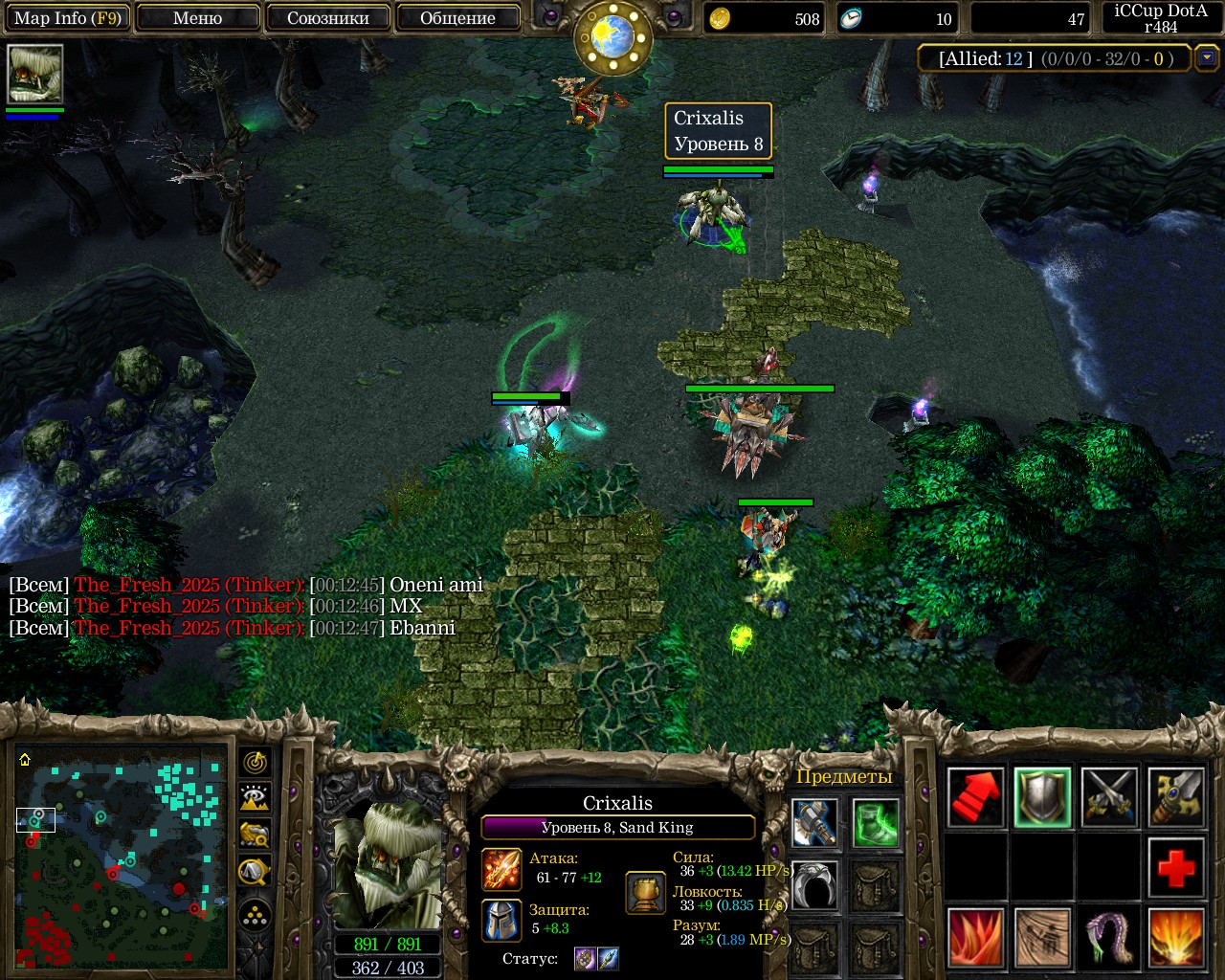Collapse the Allied scoreboard arrow button

[x=1207, y=58]
